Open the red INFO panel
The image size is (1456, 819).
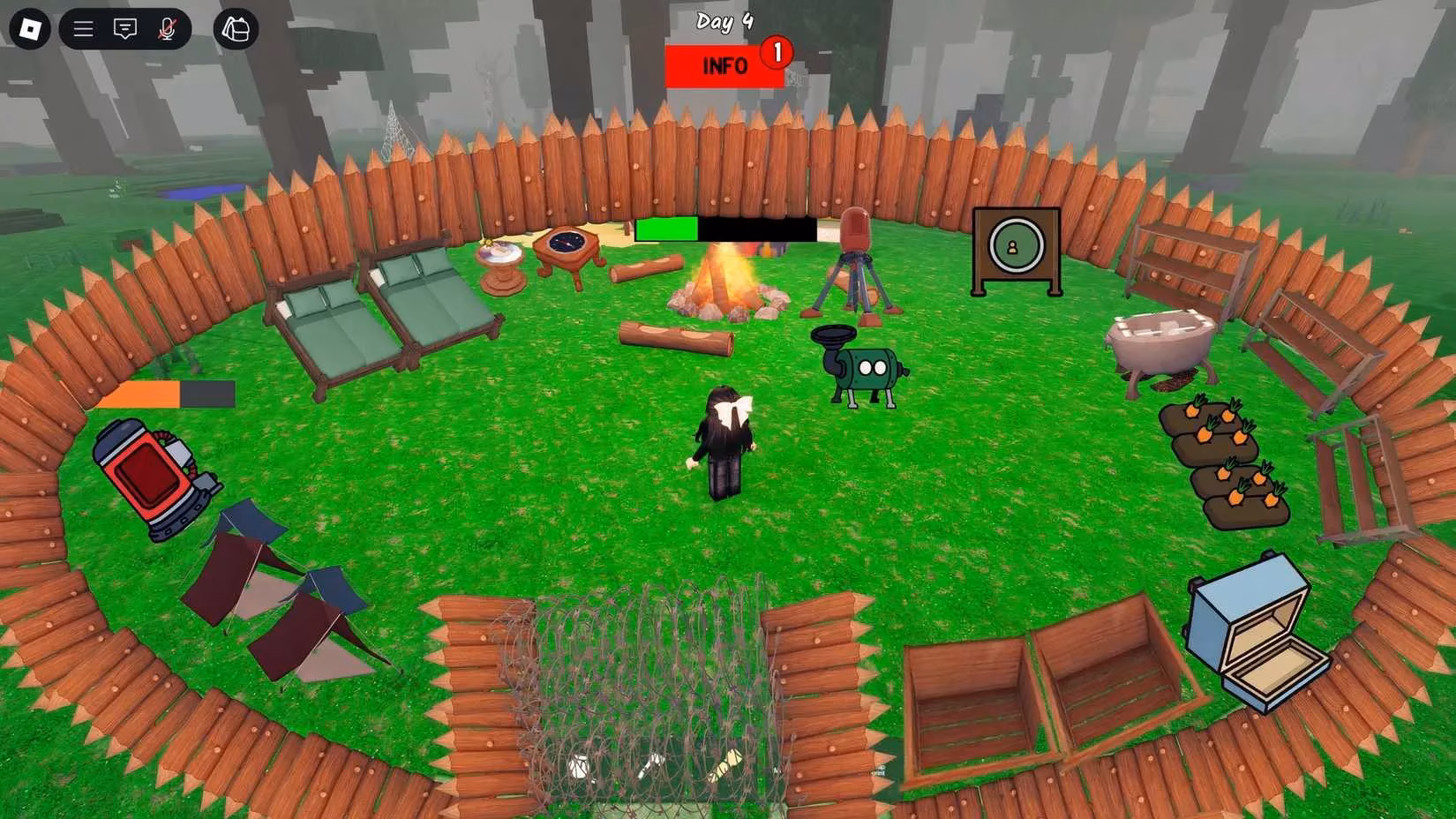723,64
